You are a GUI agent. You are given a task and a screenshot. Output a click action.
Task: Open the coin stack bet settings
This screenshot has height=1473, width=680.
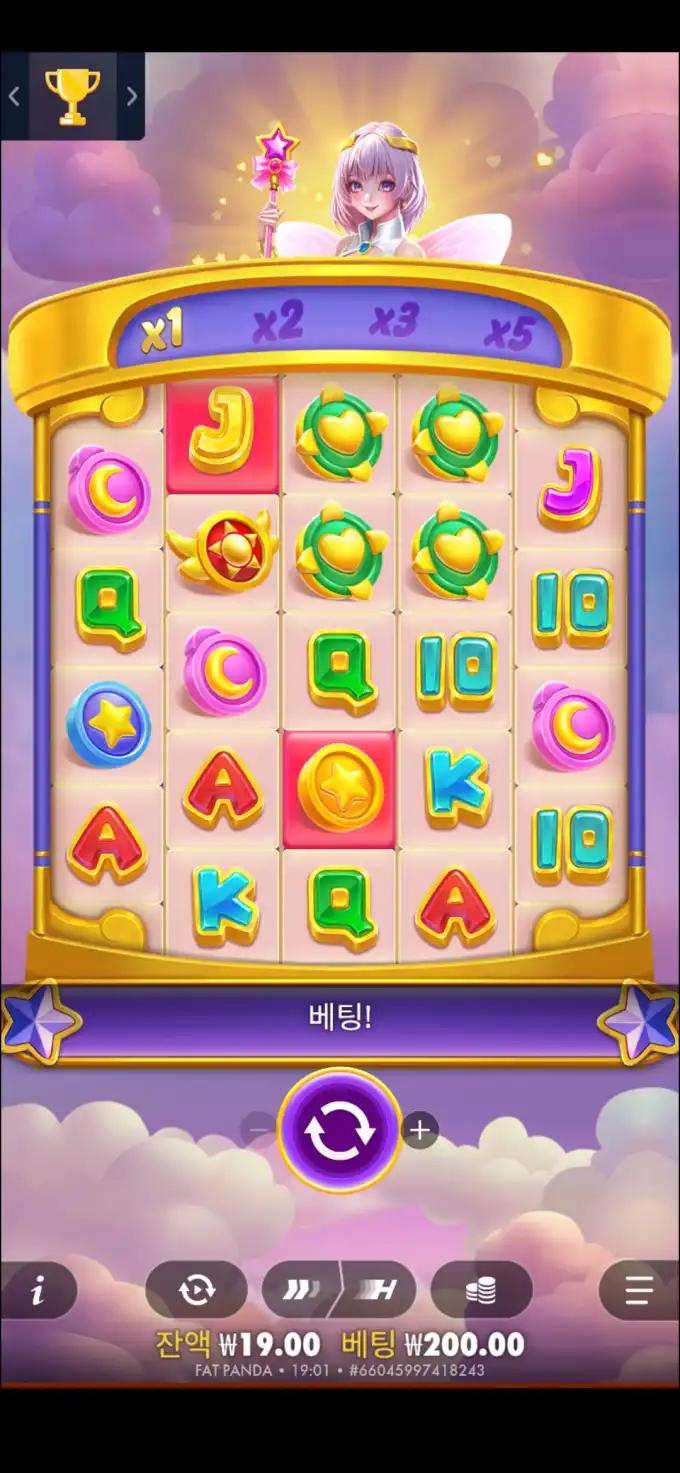pos(481,1290)
